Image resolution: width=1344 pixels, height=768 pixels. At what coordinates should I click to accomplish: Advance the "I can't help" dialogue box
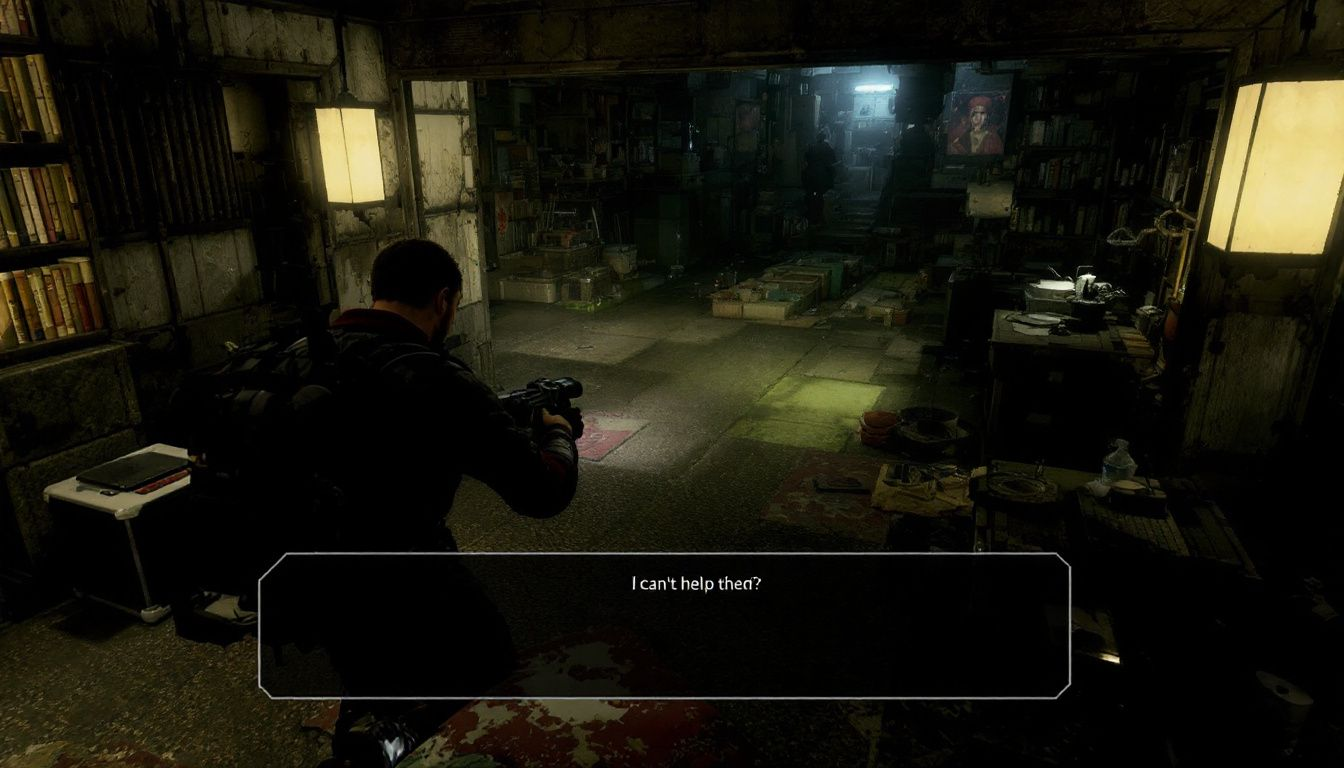(x=664, y=625)
